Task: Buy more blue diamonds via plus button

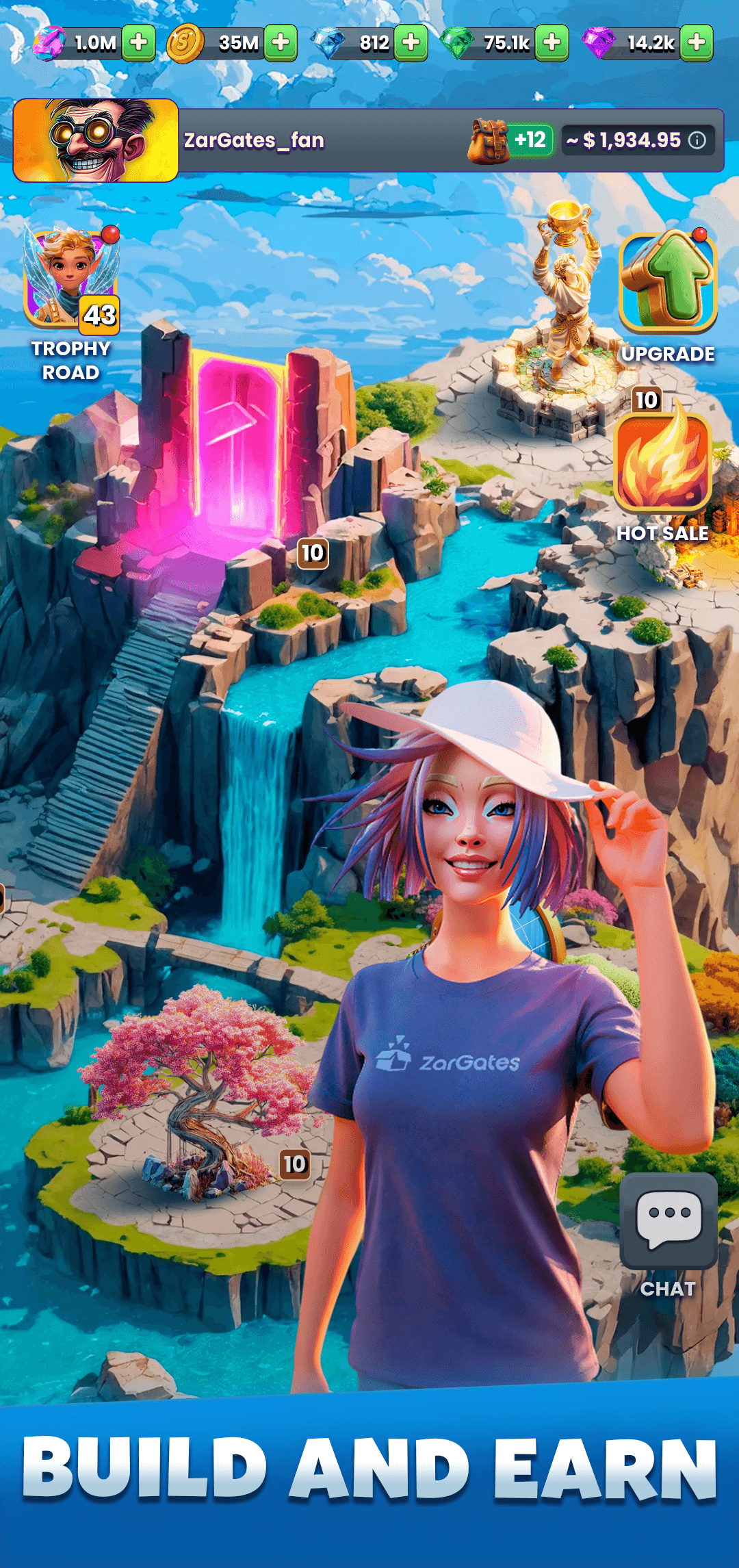Action: tap(411, 43)
